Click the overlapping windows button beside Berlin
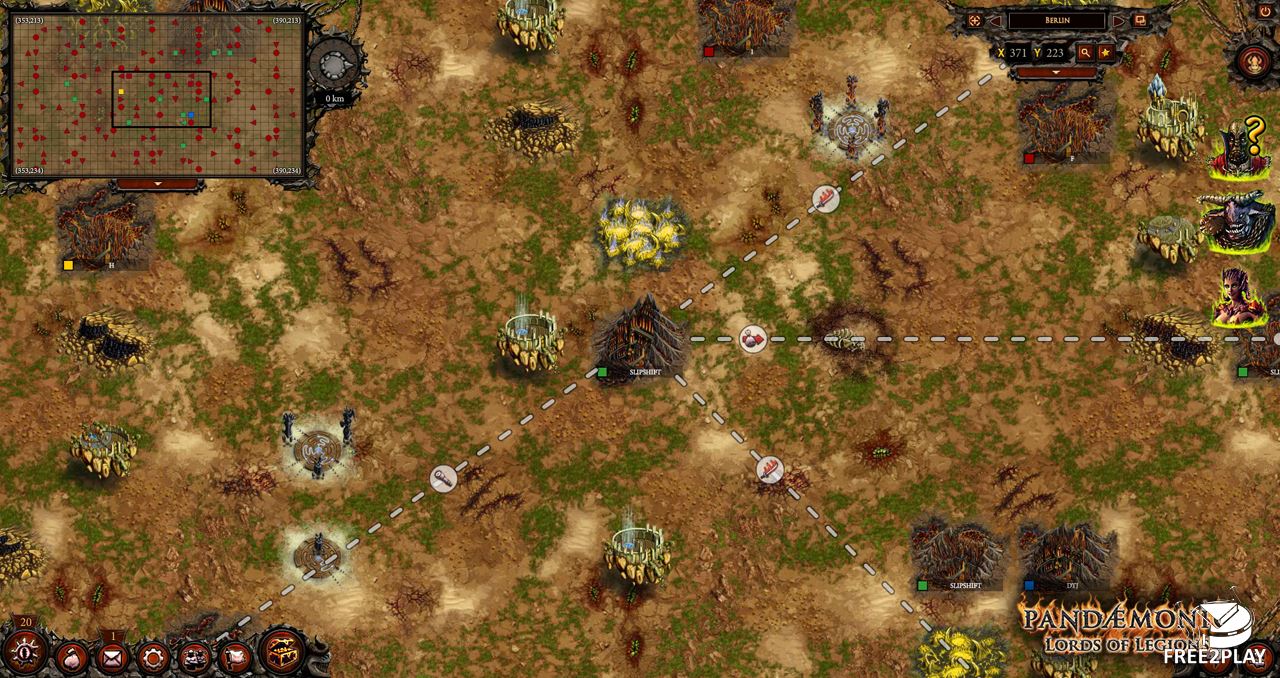Viewport: 1280px width, 678px height. (1140, 20)
